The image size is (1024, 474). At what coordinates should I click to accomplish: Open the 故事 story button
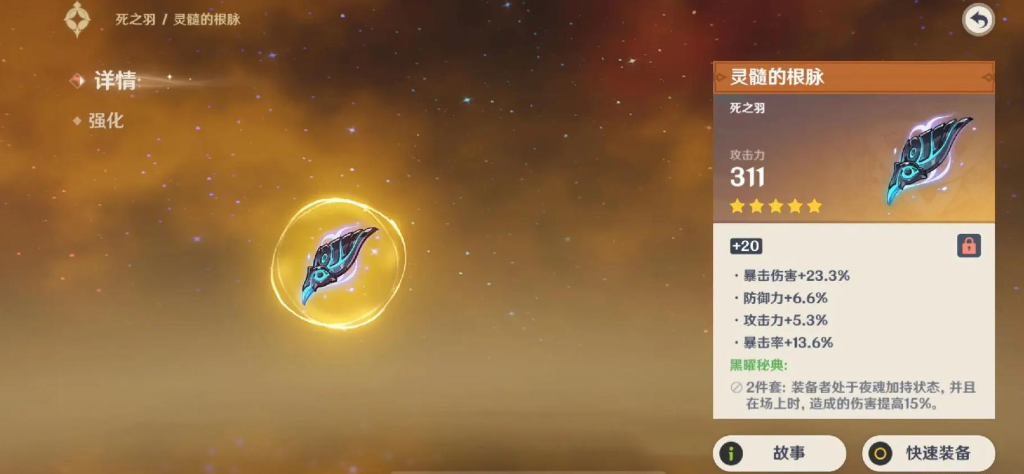[780, 453]
